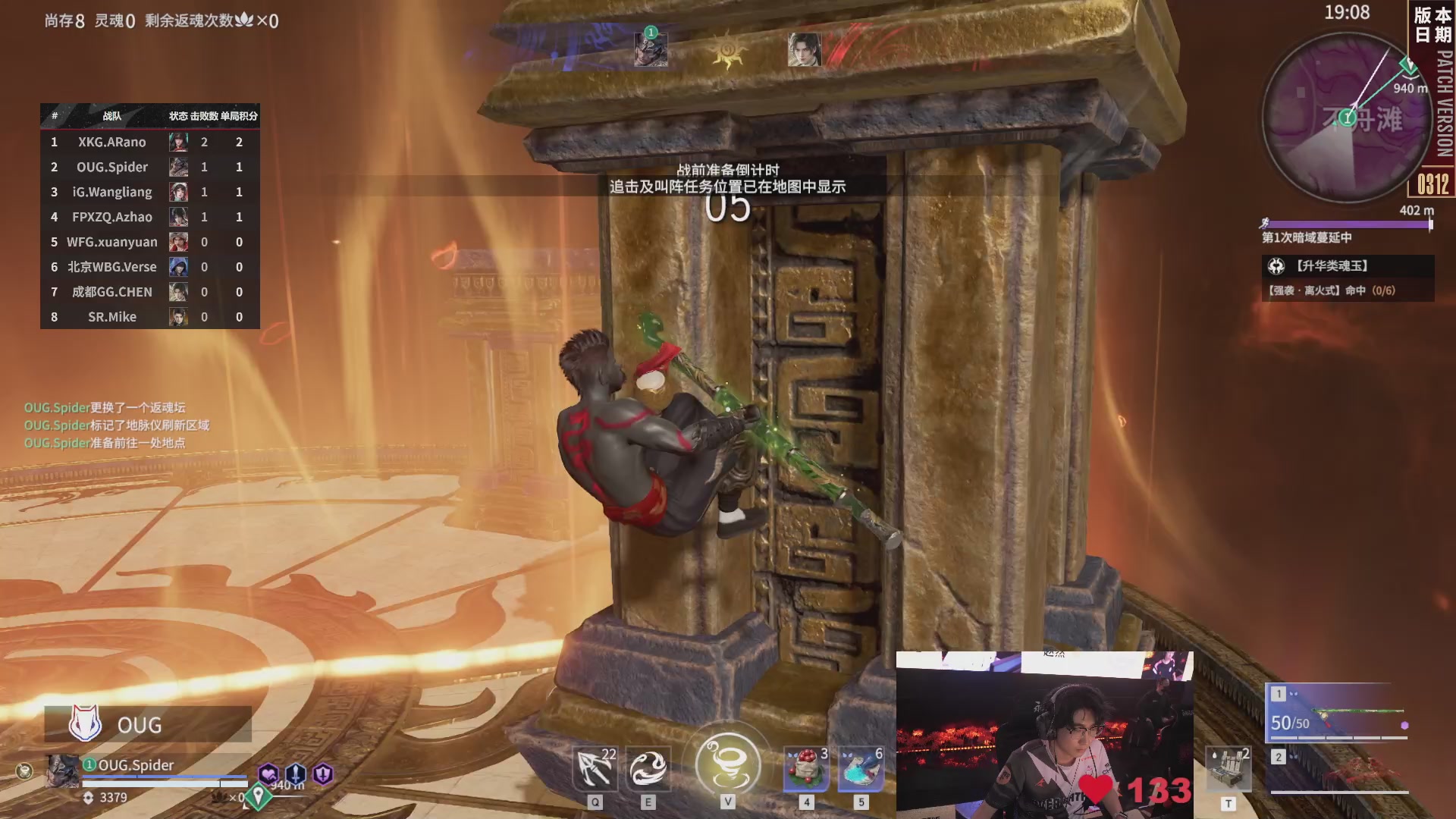
Task: Open the soul jade quest tracker
Action: [x=1348, y=278]
